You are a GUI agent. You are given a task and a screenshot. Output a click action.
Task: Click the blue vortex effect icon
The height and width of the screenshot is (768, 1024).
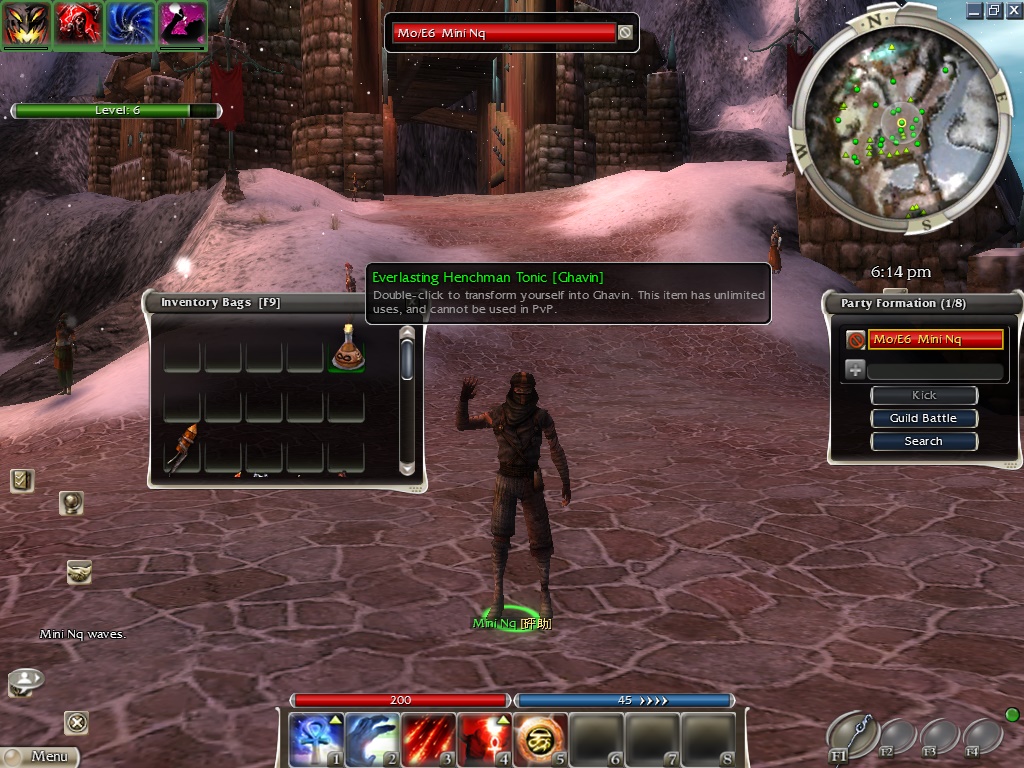pos(131,23)
